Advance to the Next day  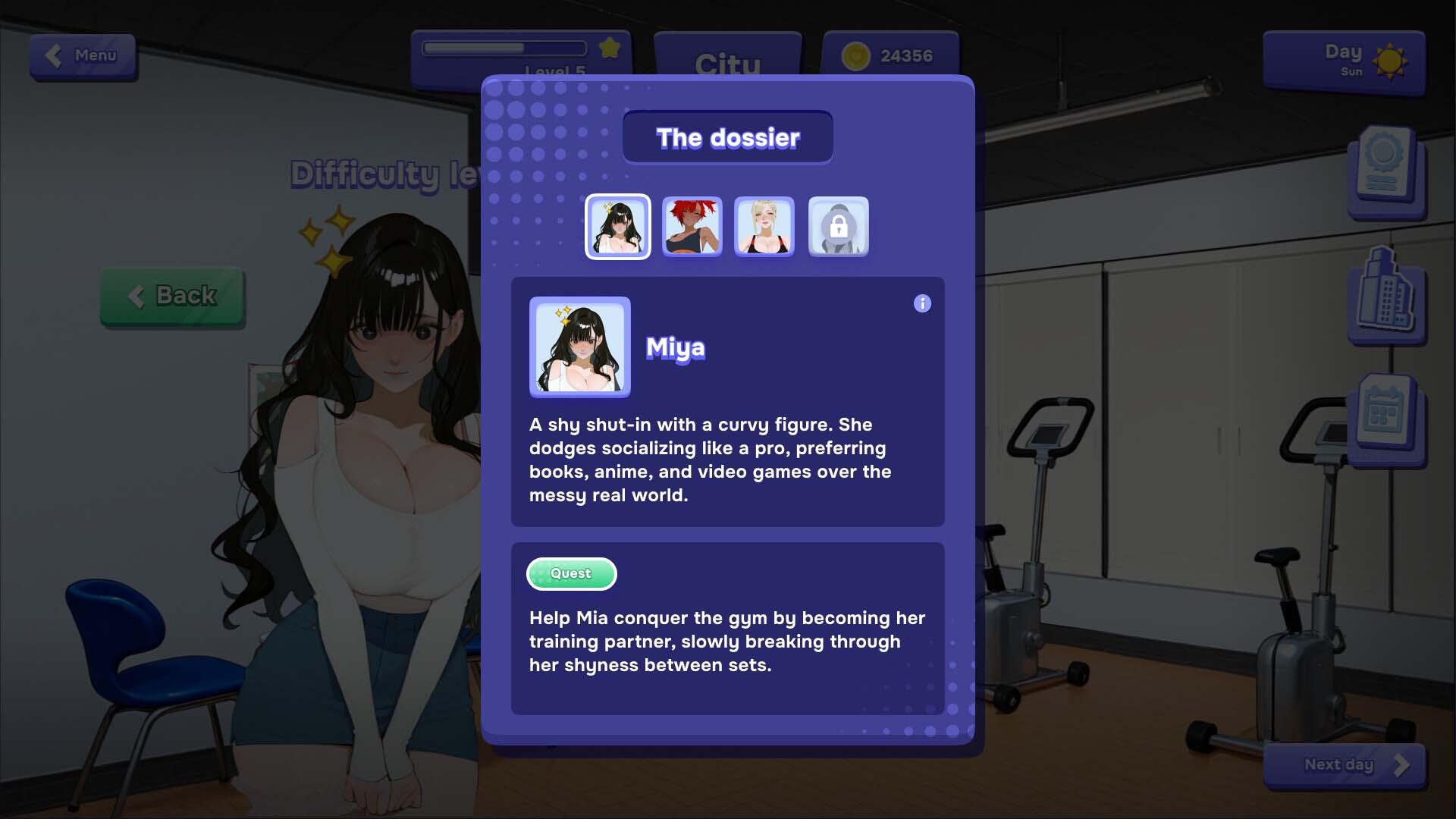pyautogui.click(x=1344, y=765)
